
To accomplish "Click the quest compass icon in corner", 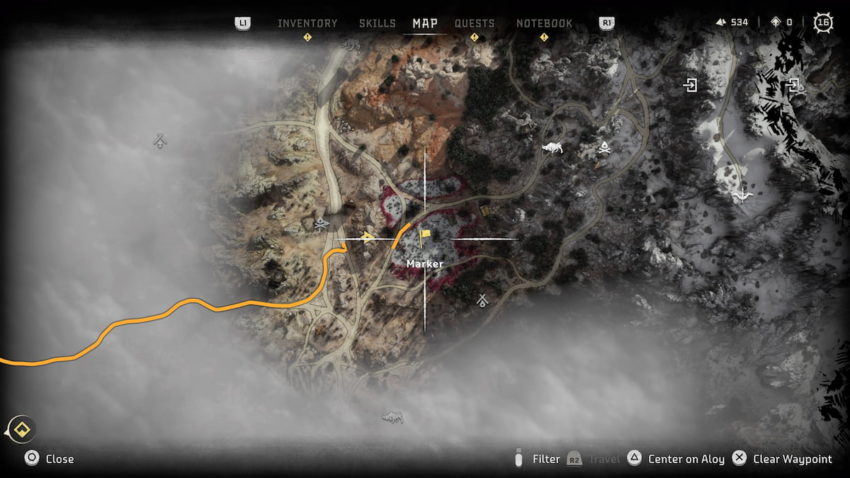I will (22, 430).
